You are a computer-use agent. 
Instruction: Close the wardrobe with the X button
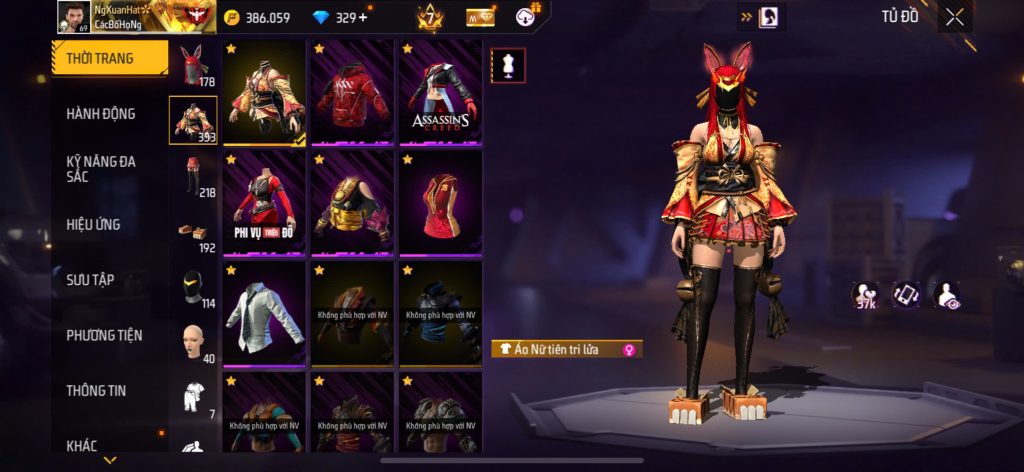954,17
